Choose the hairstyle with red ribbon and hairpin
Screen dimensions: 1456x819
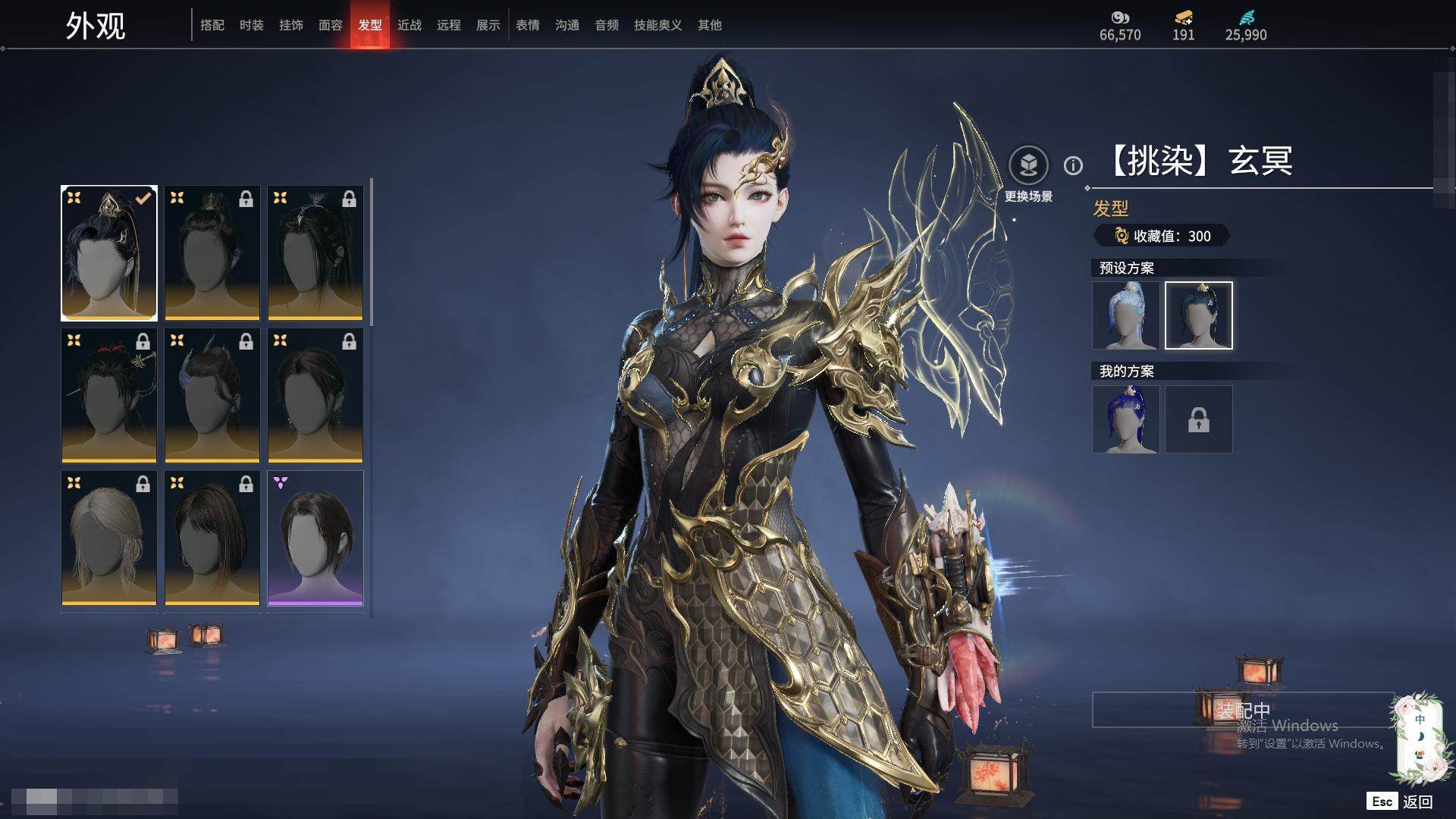pos(109,395)
